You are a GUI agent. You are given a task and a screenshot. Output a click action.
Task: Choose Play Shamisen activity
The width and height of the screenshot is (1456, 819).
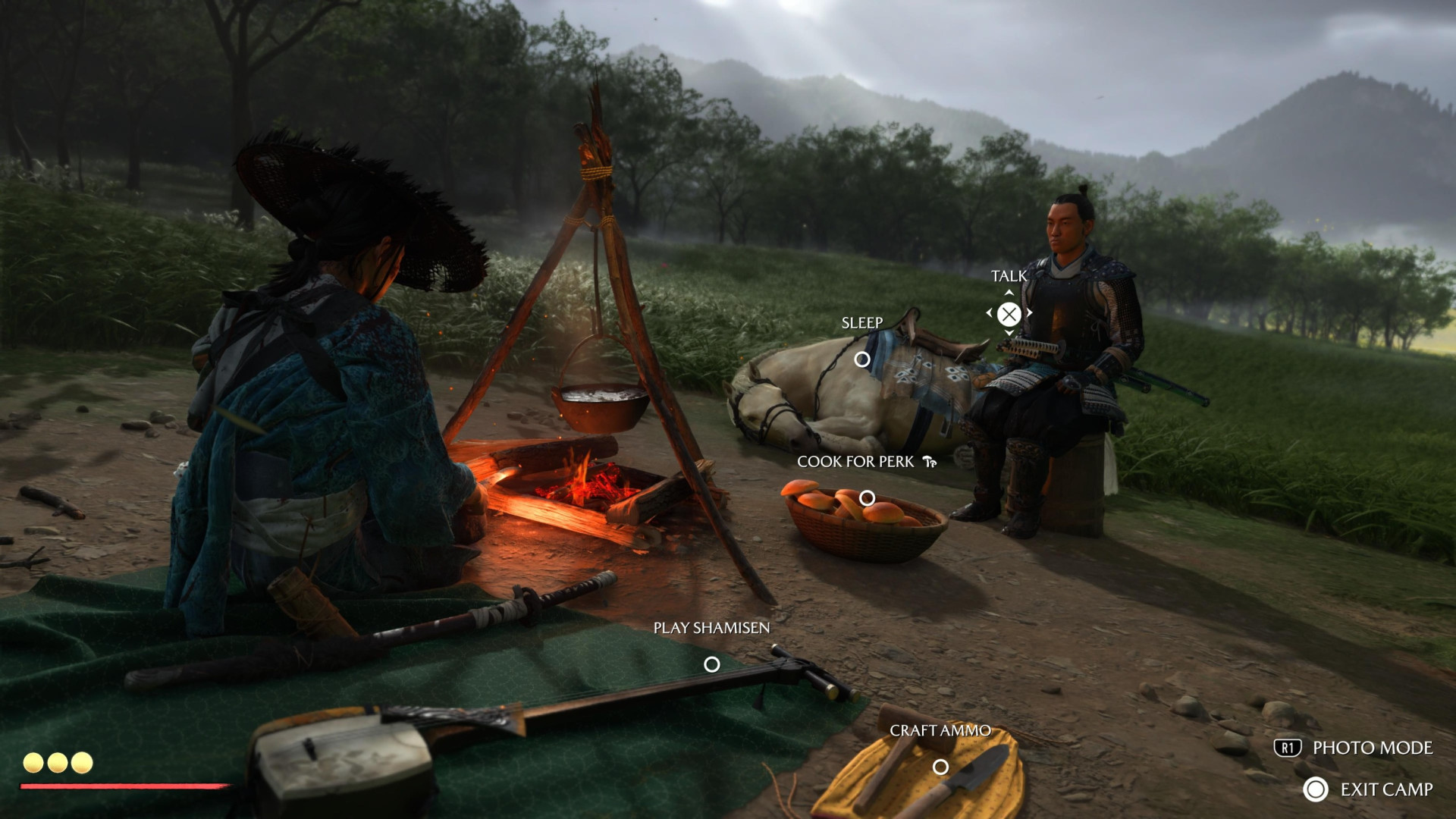pyautogui.click(x=711, y=664)
